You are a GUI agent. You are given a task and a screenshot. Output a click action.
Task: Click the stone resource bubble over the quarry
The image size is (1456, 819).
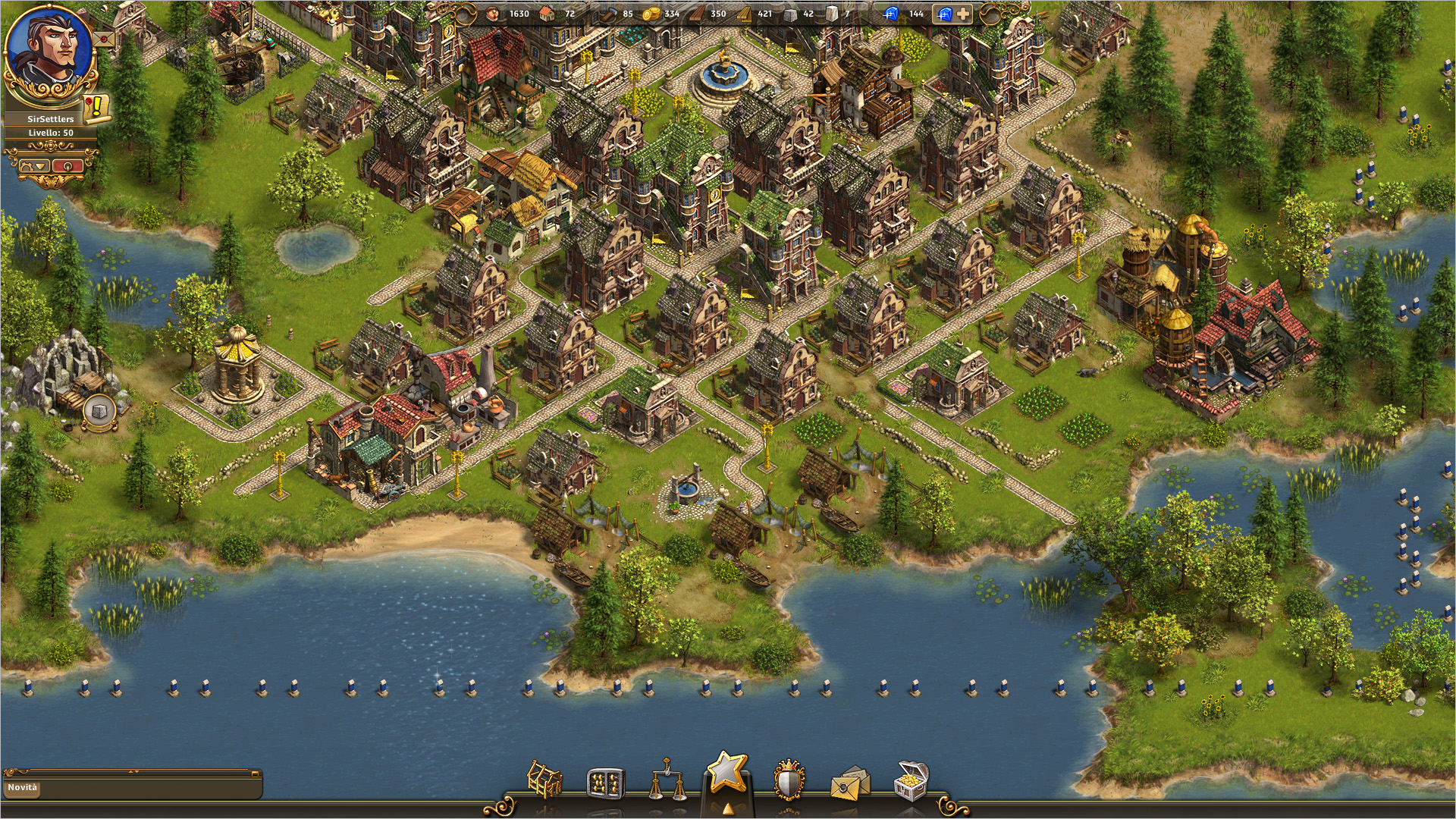pos(99,410)
